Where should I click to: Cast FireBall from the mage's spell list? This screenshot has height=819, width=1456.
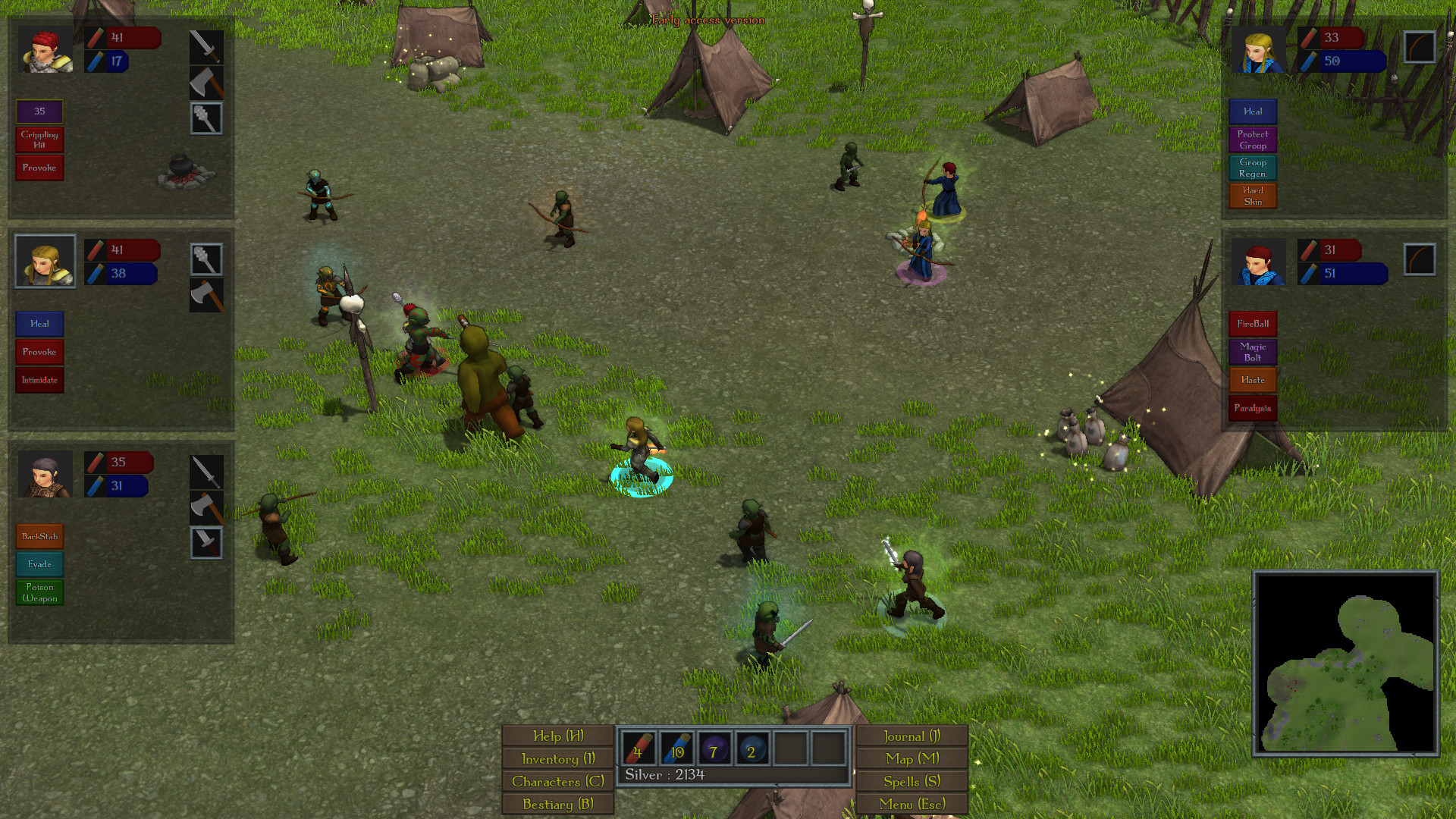(x=1252, y=324)
